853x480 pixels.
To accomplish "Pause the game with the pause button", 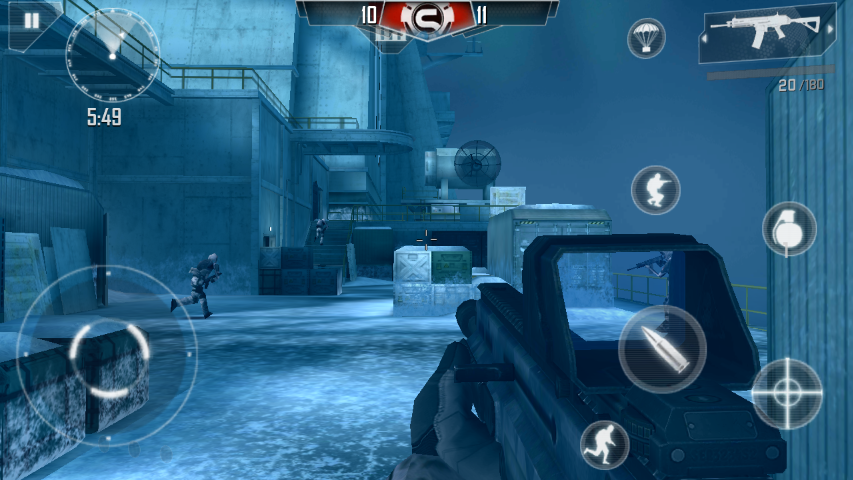I will click(31, 21).
